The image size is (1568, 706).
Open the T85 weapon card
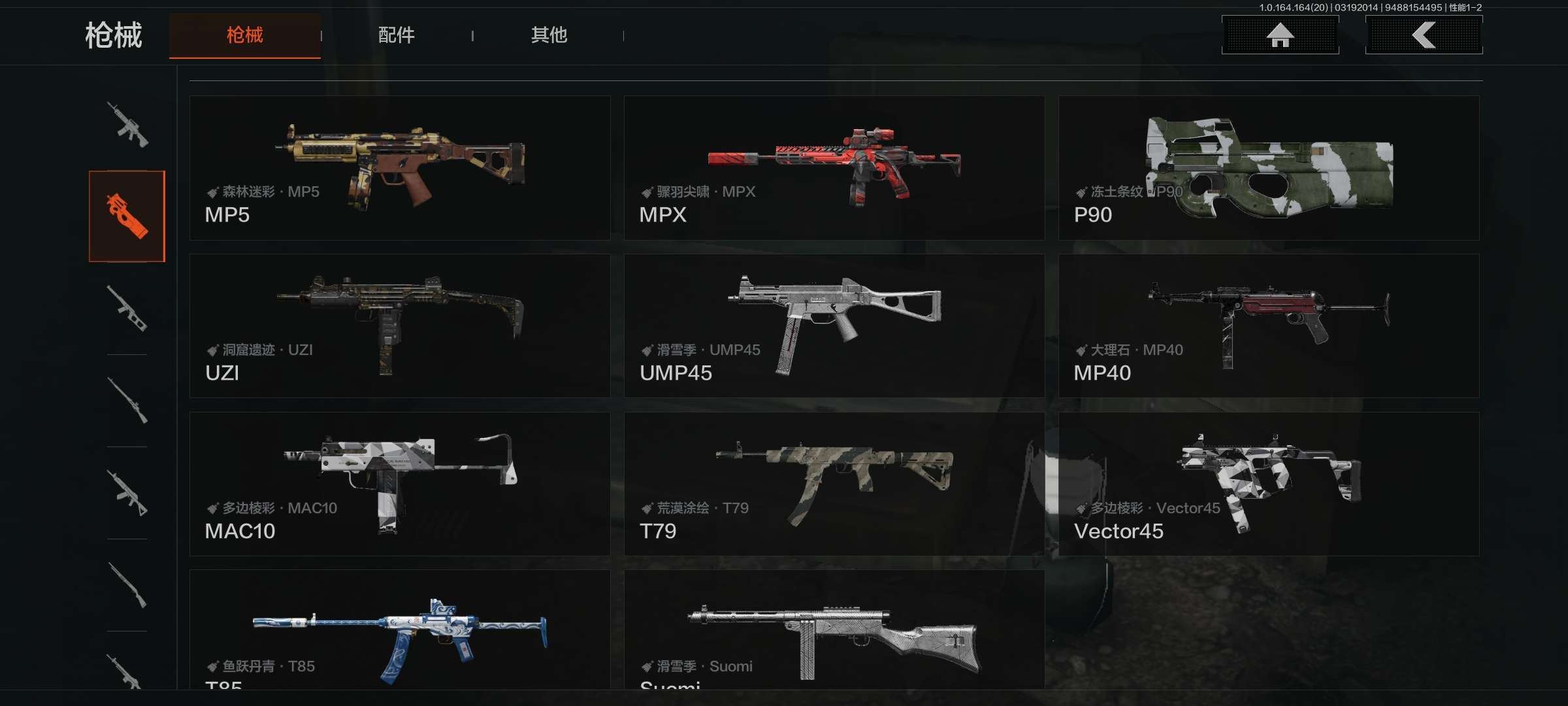pyautogui.click(x=400, y=630)
